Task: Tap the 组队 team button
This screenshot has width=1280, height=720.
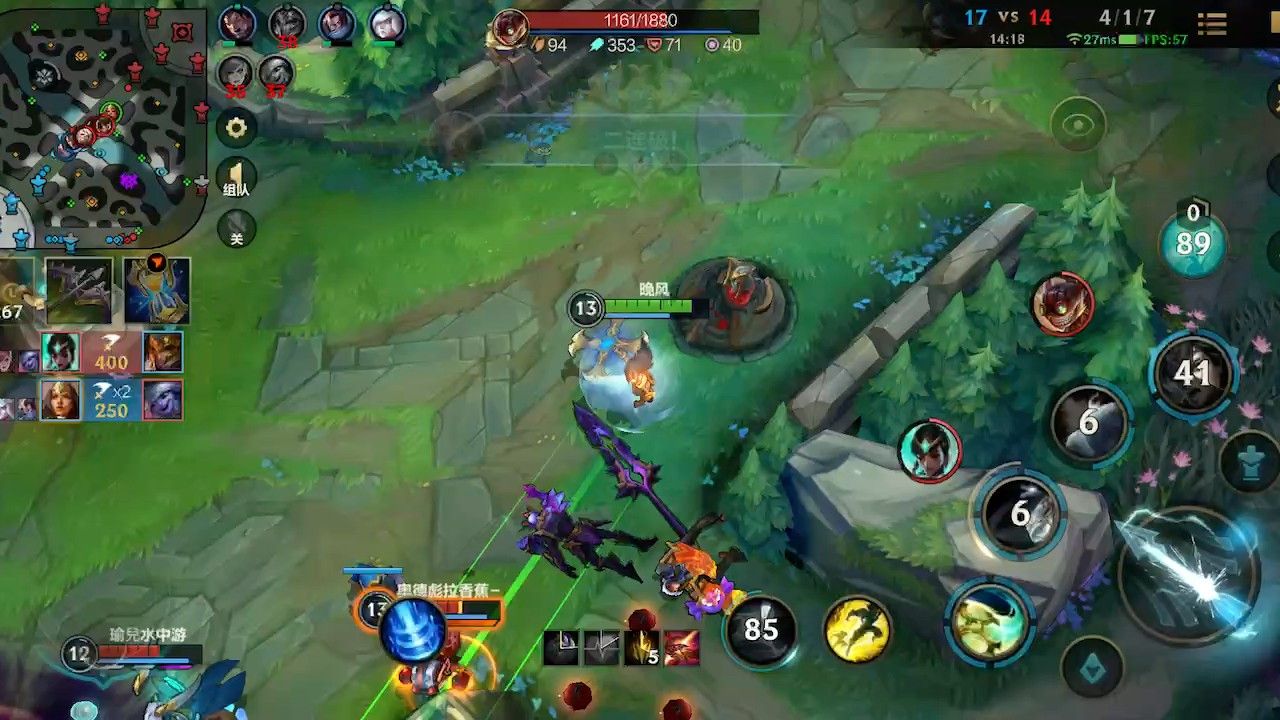Action: [236, 180]
